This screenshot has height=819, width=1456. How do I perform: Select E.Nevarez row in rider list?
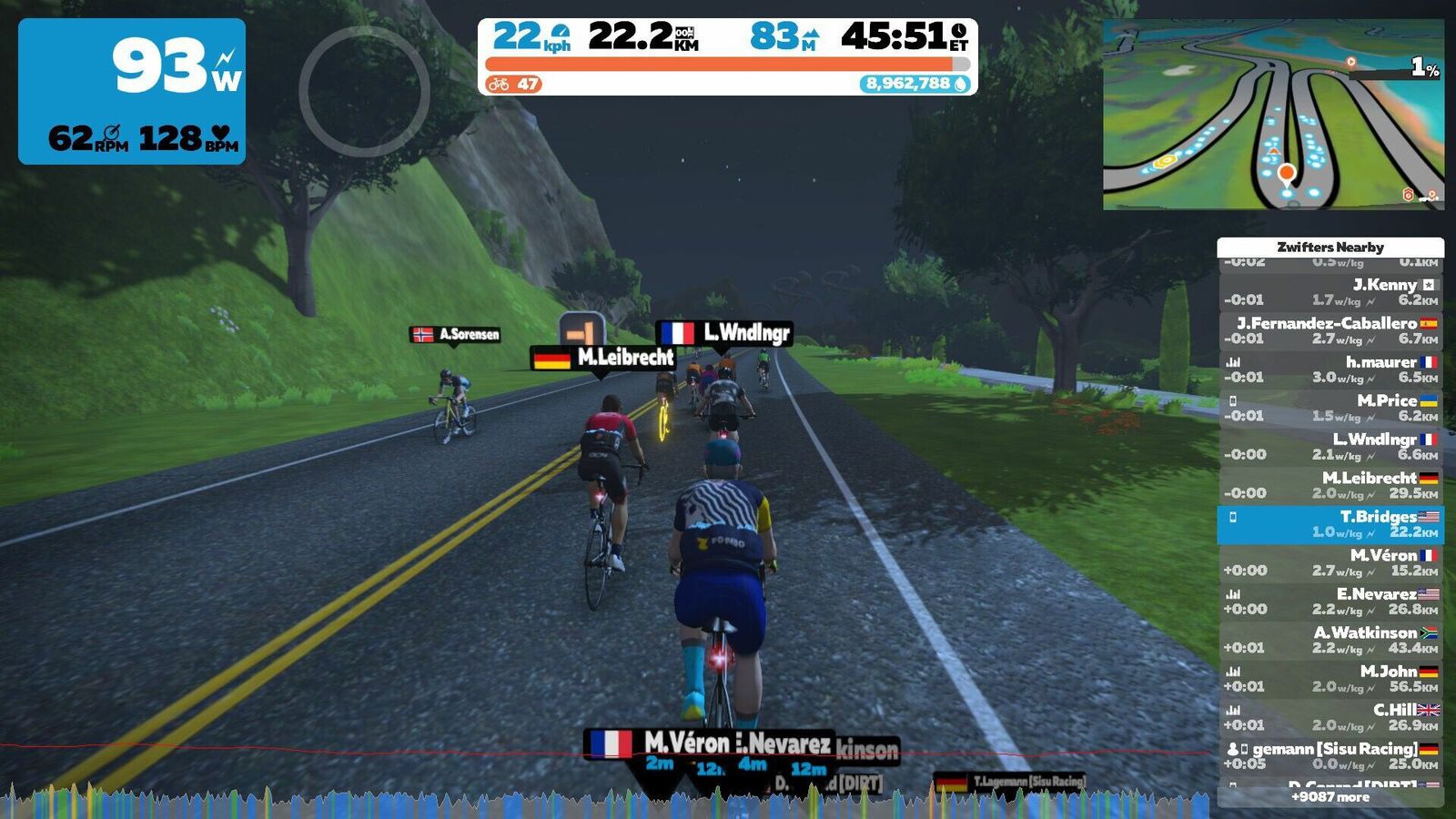click(x=1330, y=602)
